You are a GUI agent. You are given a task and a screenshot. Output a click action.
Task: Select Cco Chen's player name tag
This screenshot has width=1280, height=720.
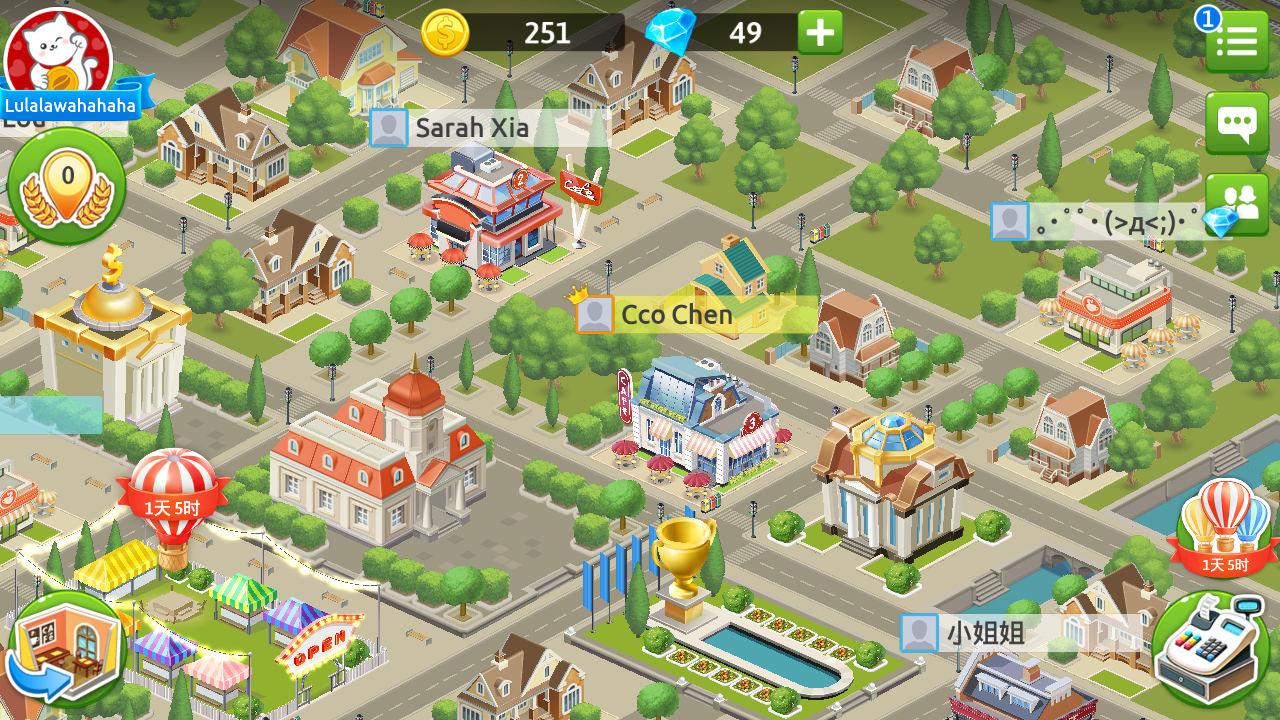(676, 315)
